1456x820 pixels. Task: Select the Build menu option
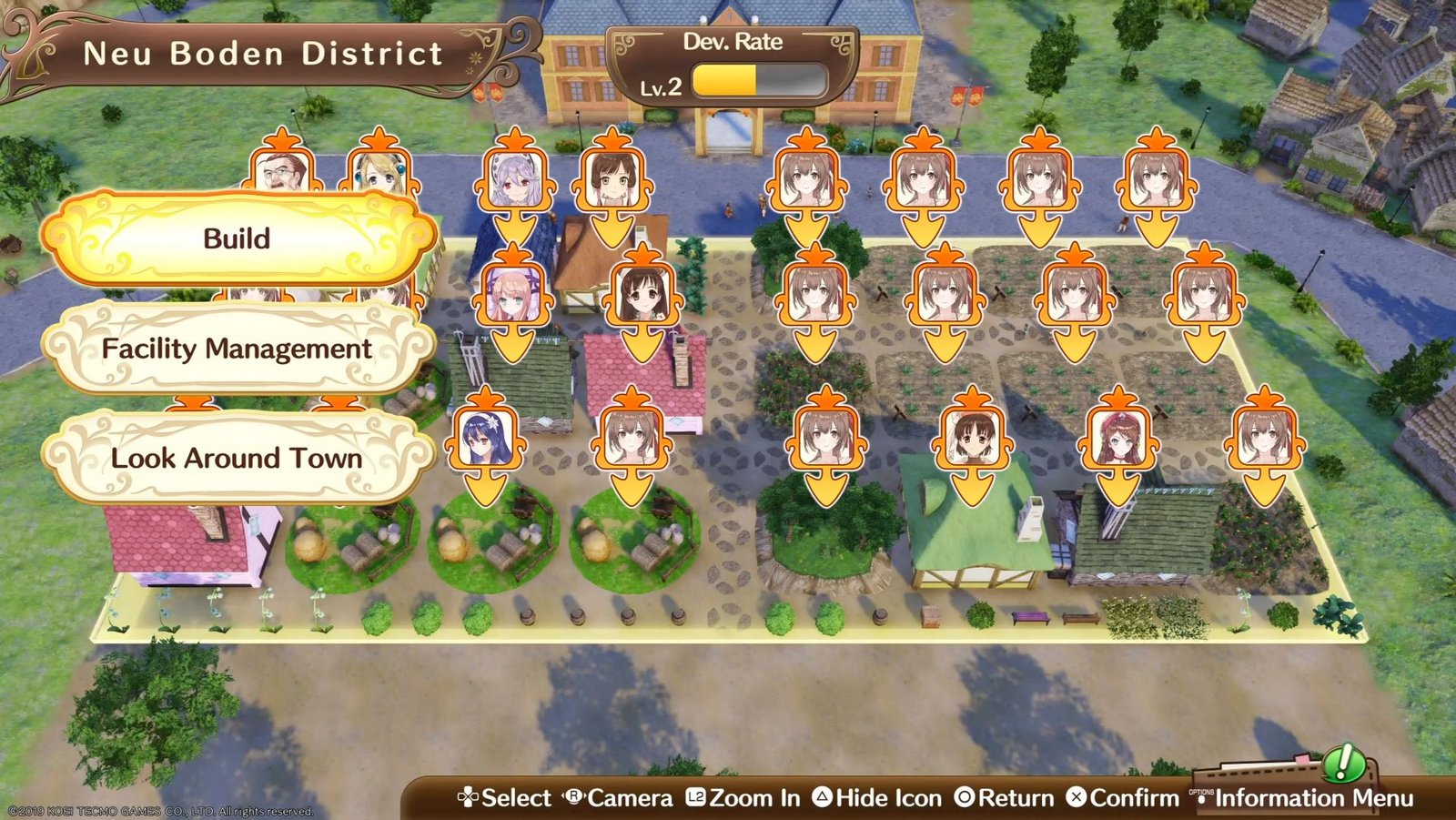point(238,238)
